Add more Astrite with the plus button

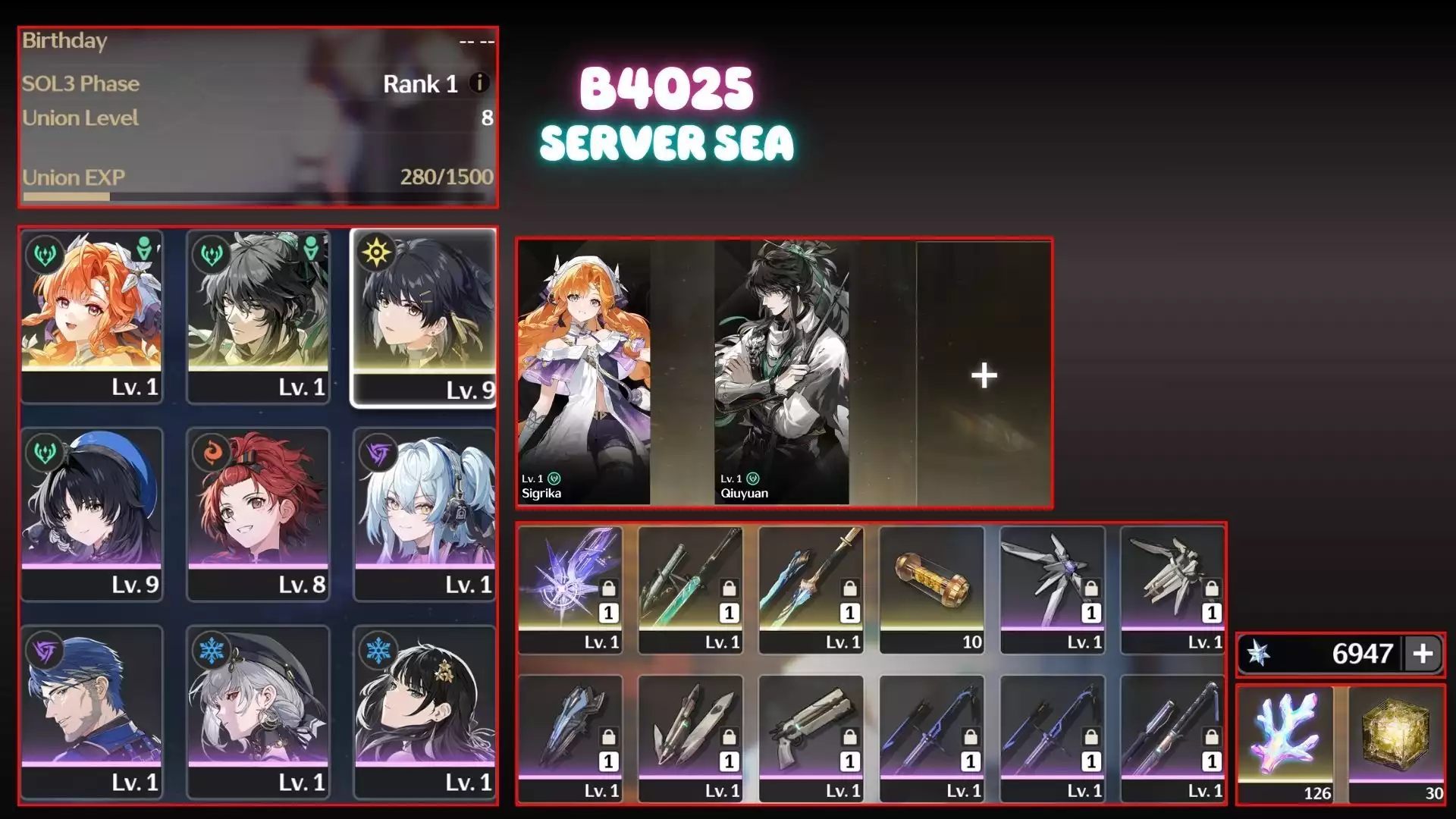[1423, 654]
